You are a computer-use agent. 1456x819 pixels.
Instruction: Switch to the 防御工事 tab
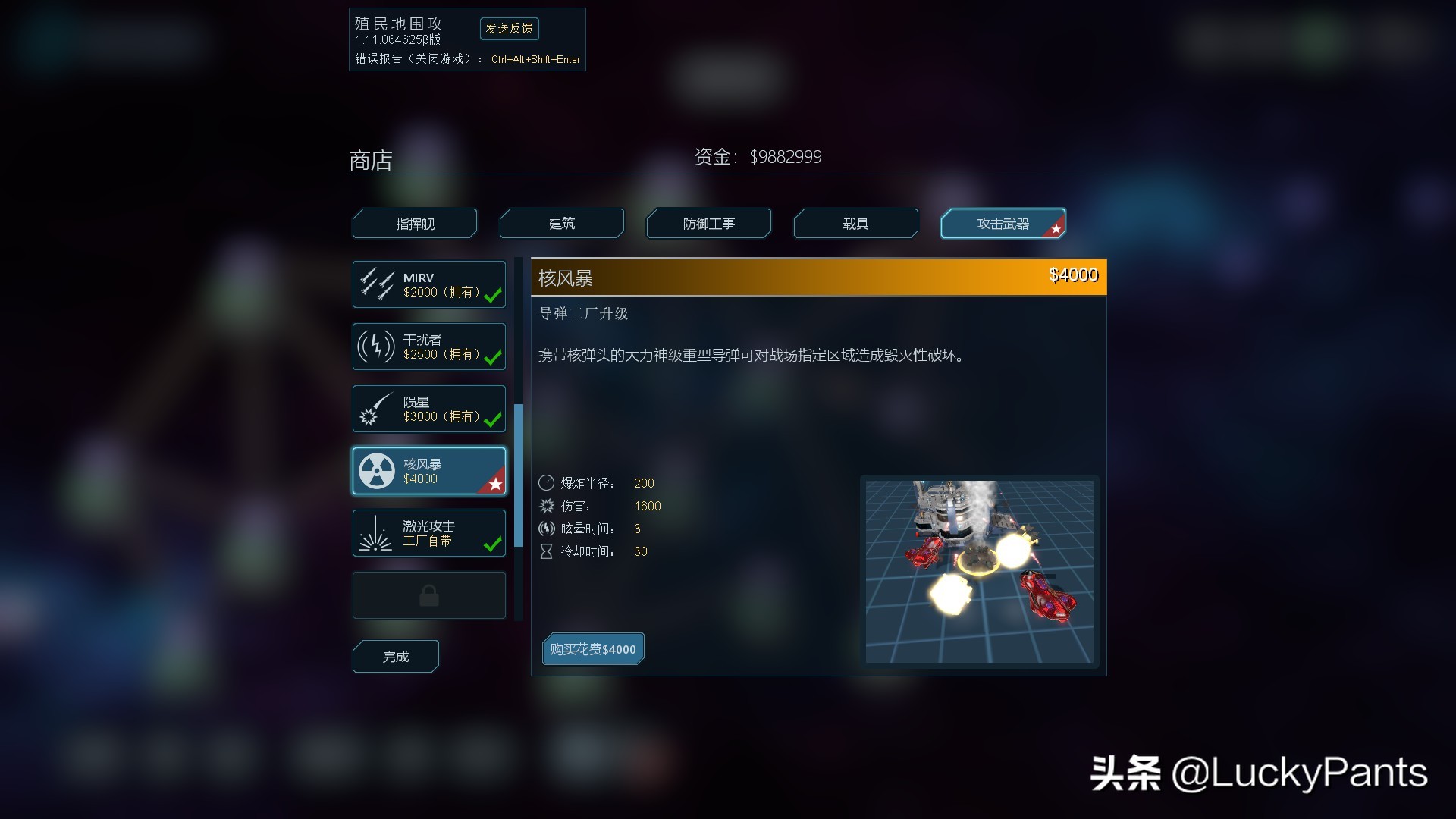(x=708, y=223)
